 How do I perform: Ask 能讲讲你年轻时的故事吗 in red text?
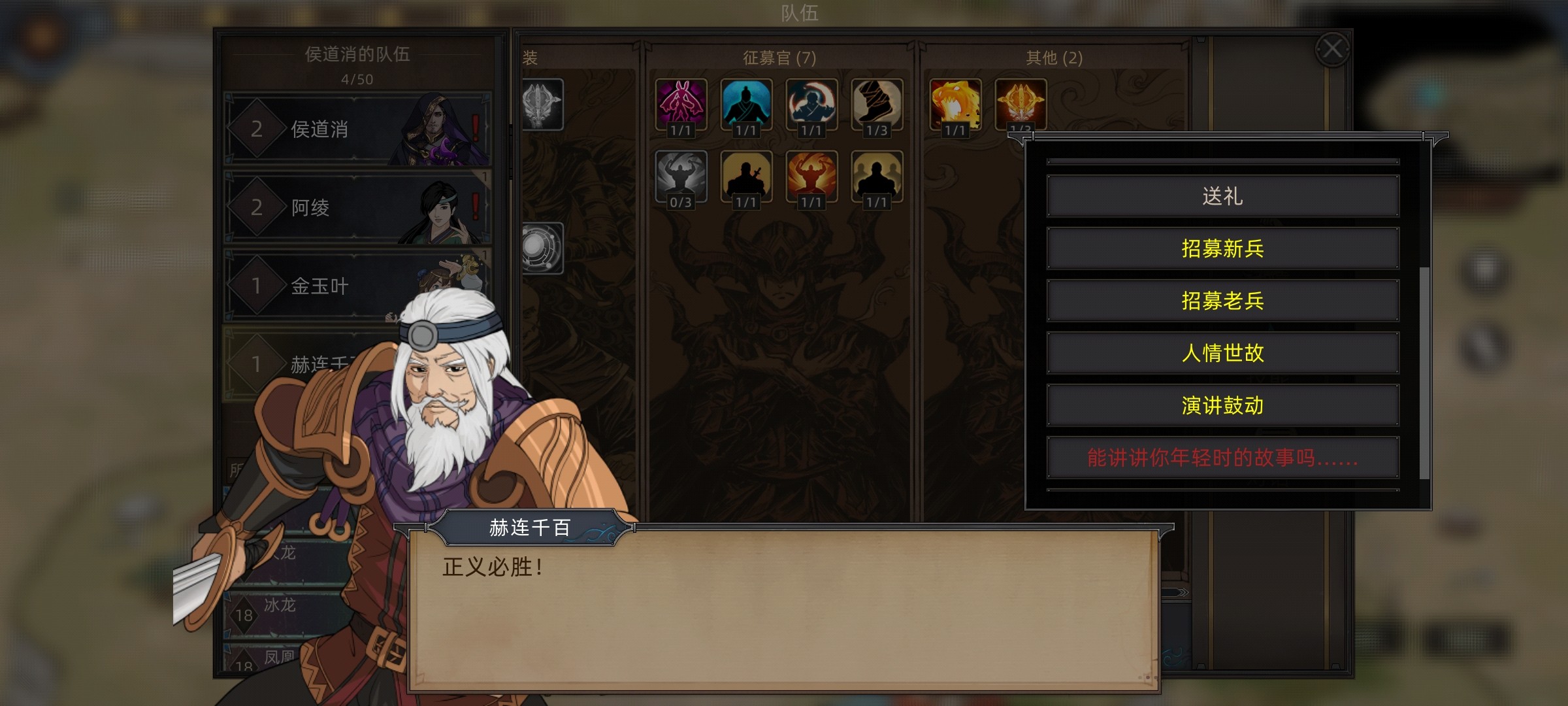click(1222, 458)
